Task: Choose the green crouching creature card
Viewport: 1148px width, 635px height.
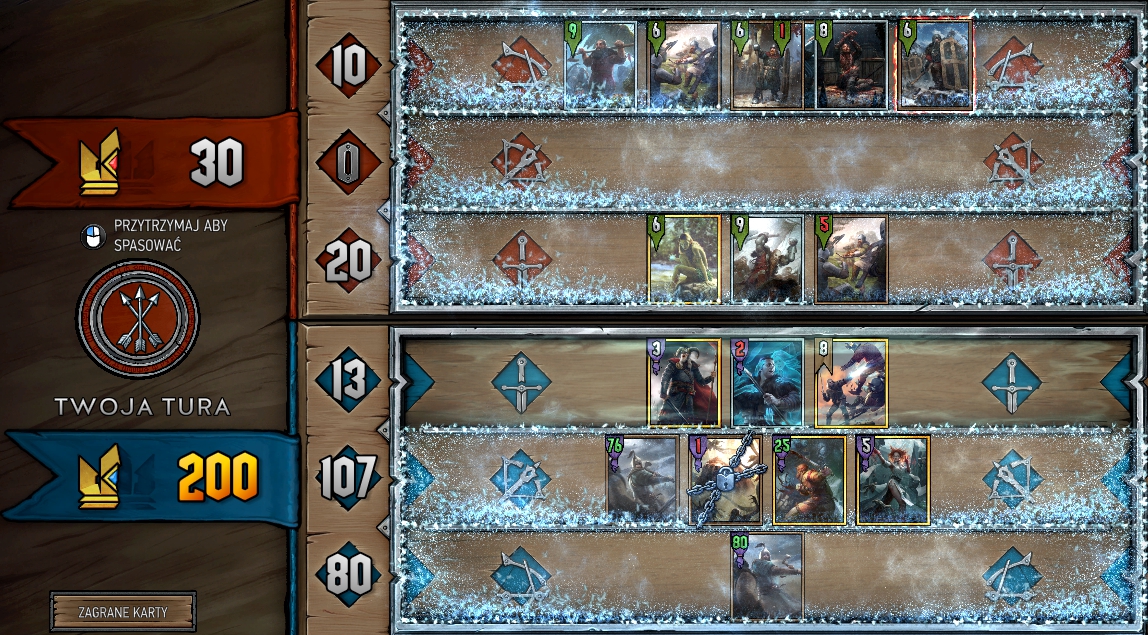Action: click(684, 259)
